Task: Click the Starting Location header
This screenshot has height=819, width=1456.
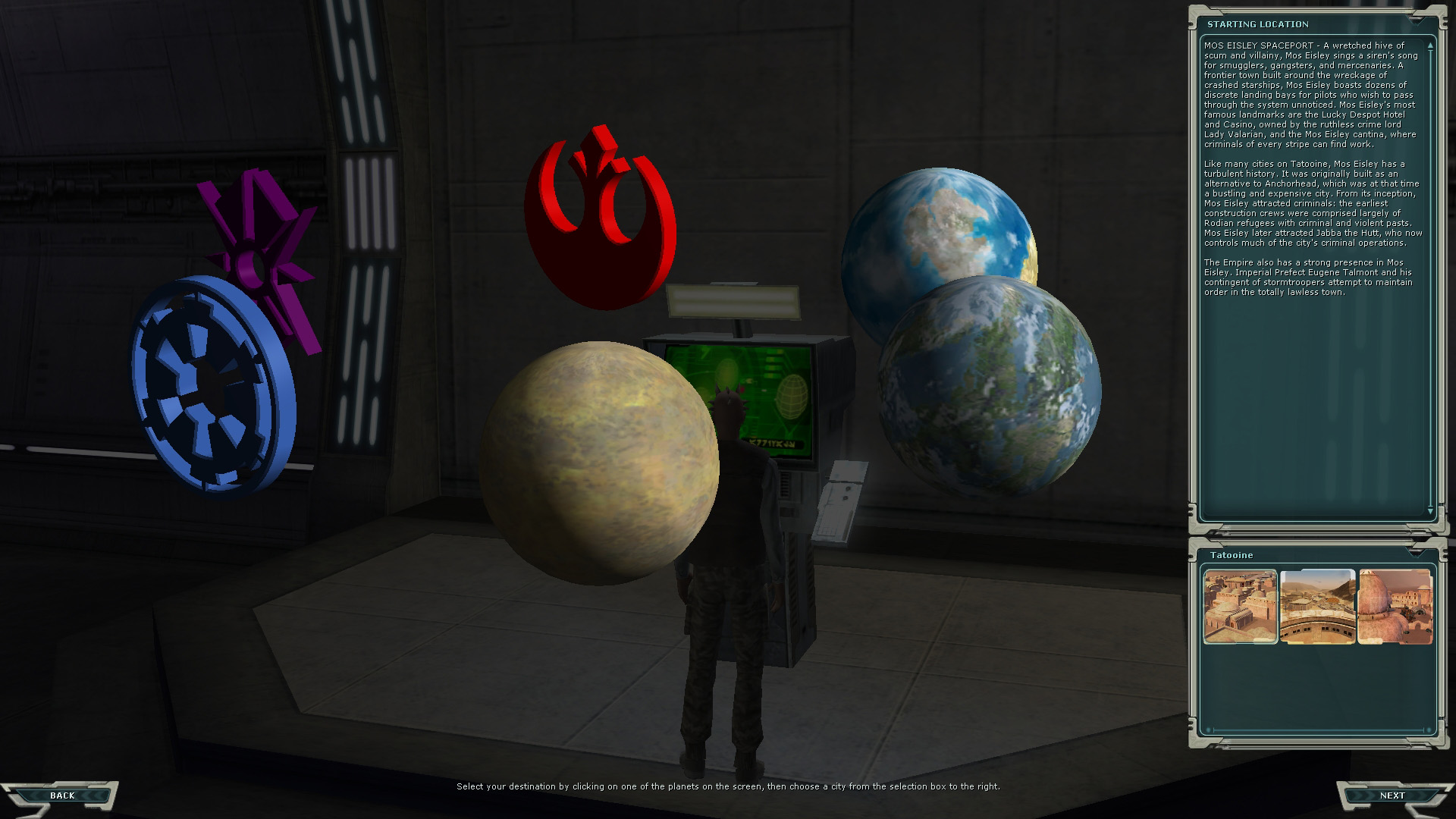Action: point(1259,24)
